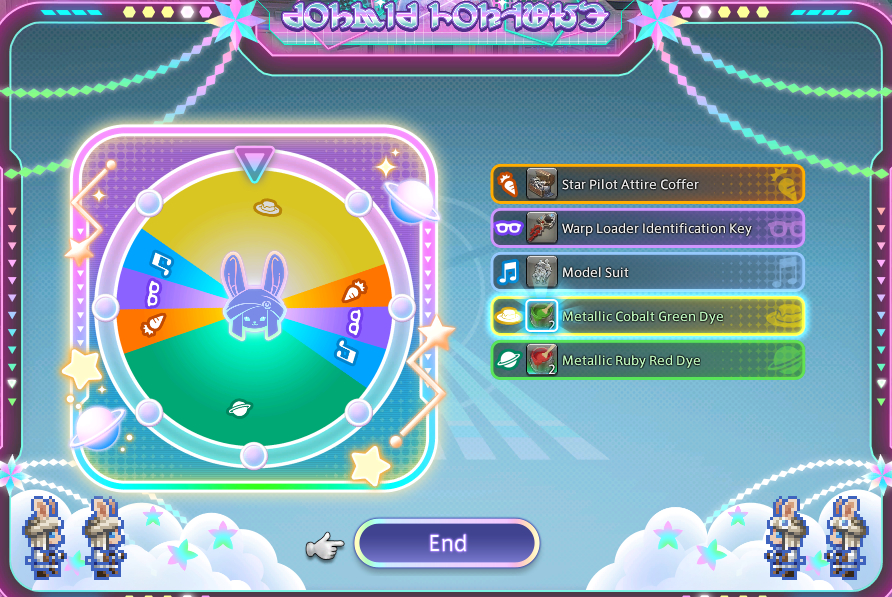Select the Star Pilot Attire Coffer prize row
The width and height of the screenshot is (892, 597).
(647, 184)
